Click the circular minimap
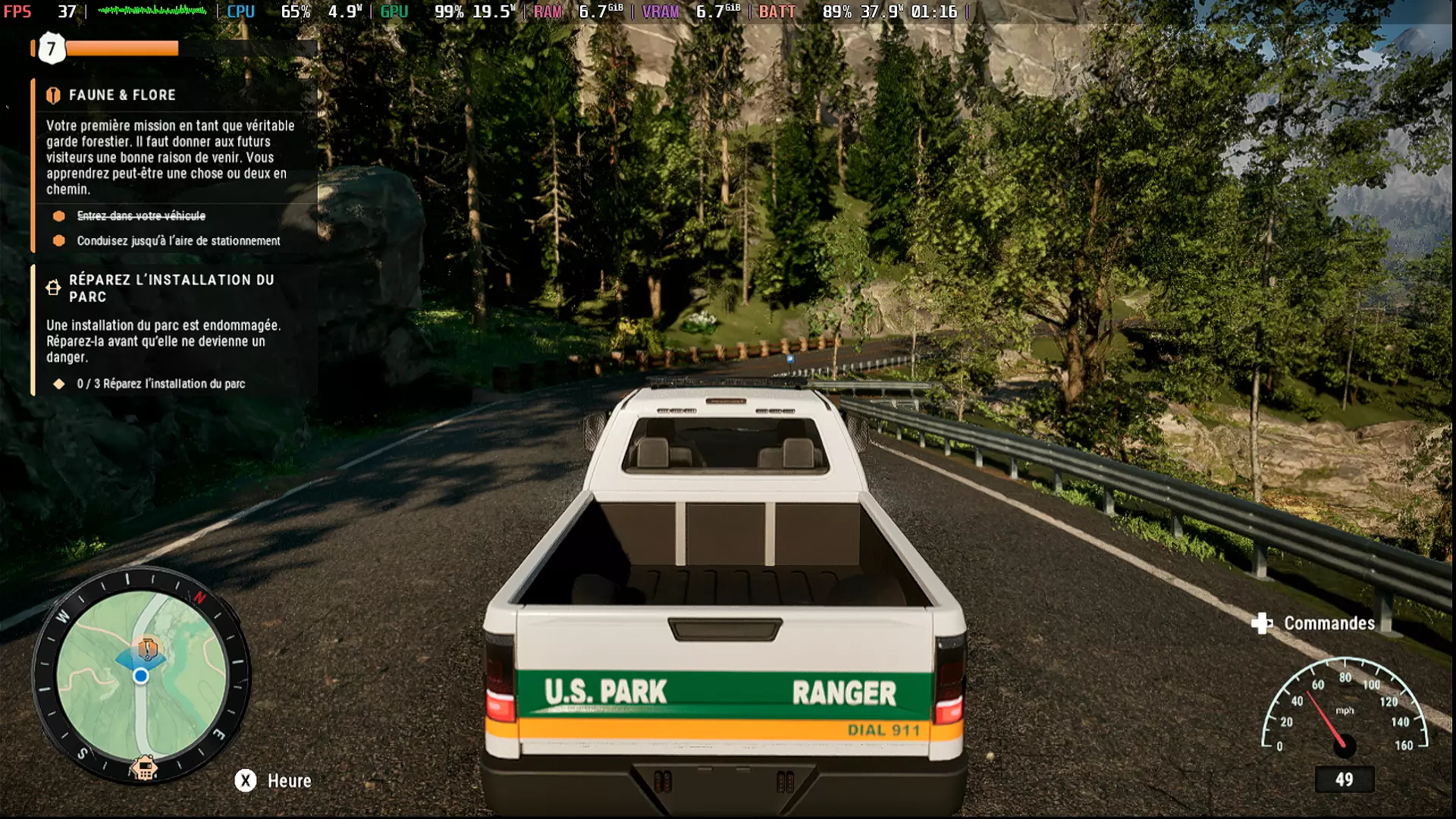Image resolution: width=1456 pixels, height=819 pixels. (141, 675)
